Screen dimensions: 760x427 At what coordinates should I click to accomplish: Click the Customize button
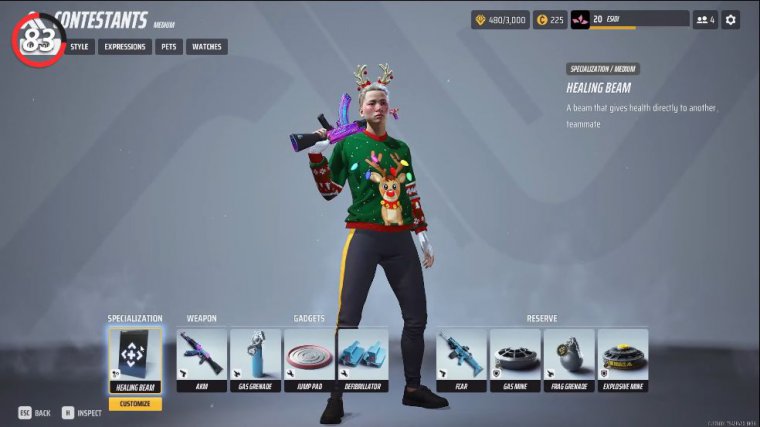click(x=134, y=404)
